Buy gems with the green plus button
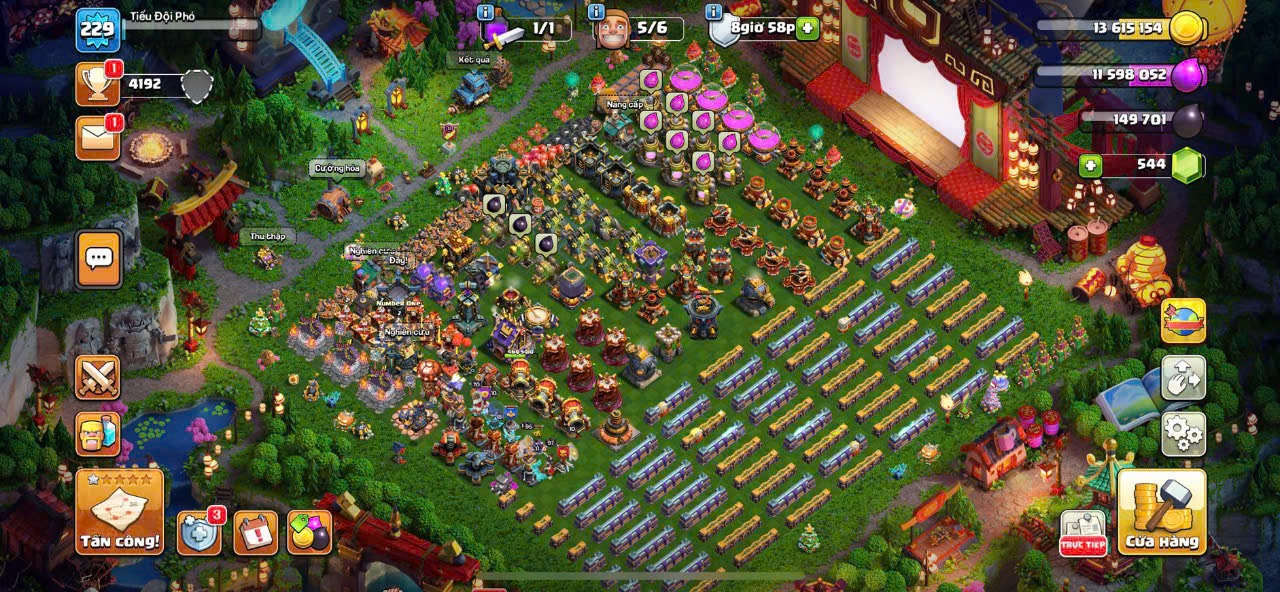The height and width of the screenshot is (592, 1280). pos(1089,165)
